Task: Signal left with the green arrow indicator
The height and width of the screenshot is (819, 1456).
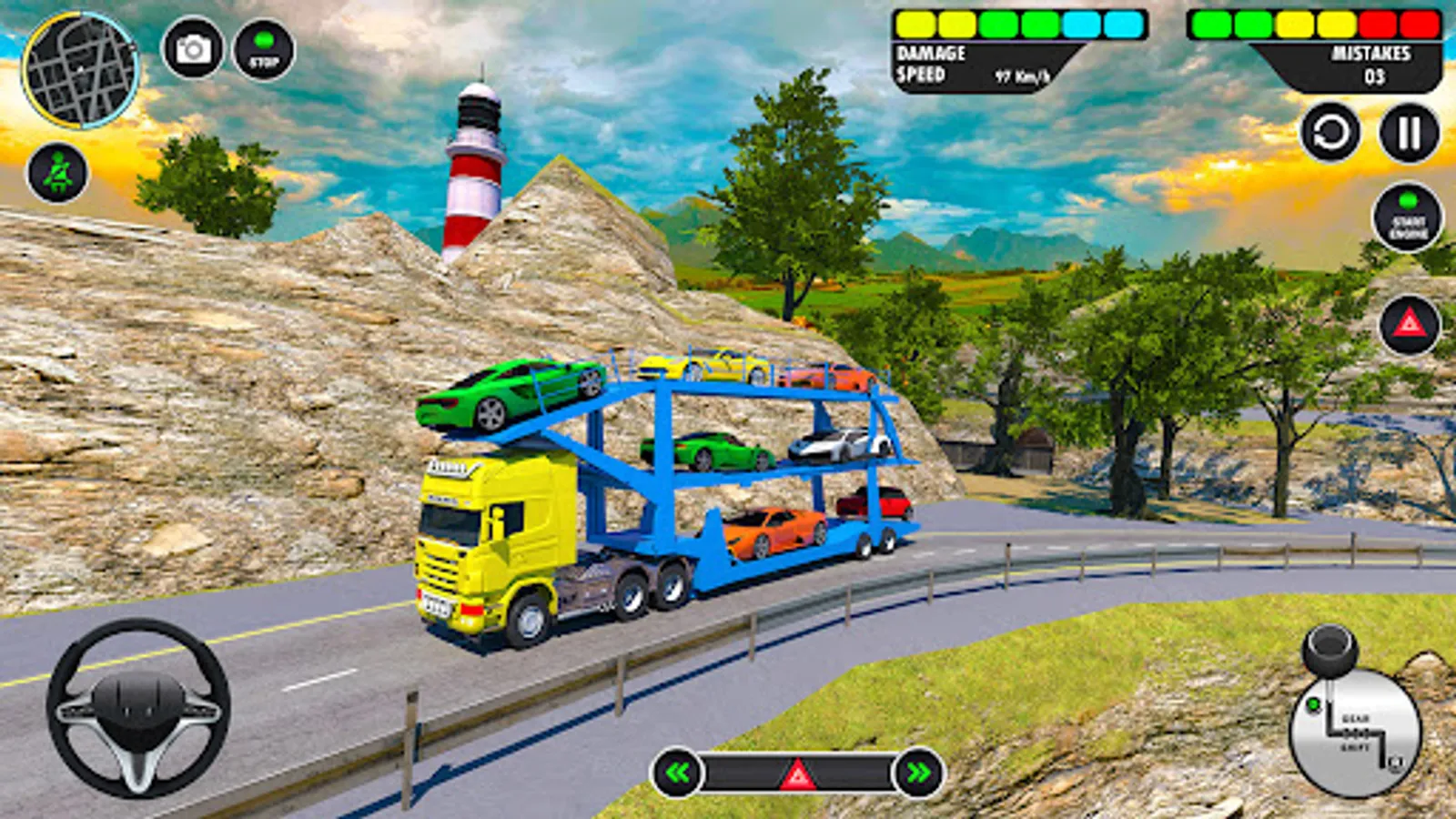Action: [x=678, y=773]
